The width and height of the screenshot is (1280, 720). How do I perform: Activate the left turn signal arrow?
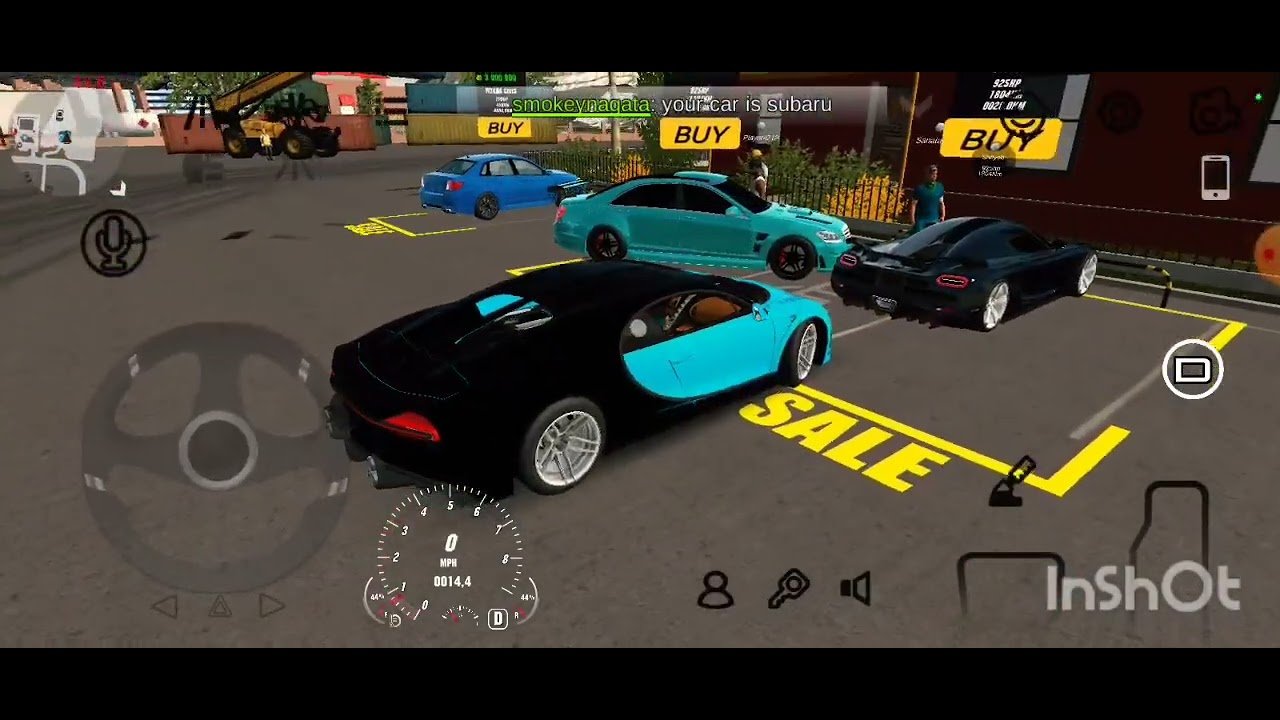[165, 605]
